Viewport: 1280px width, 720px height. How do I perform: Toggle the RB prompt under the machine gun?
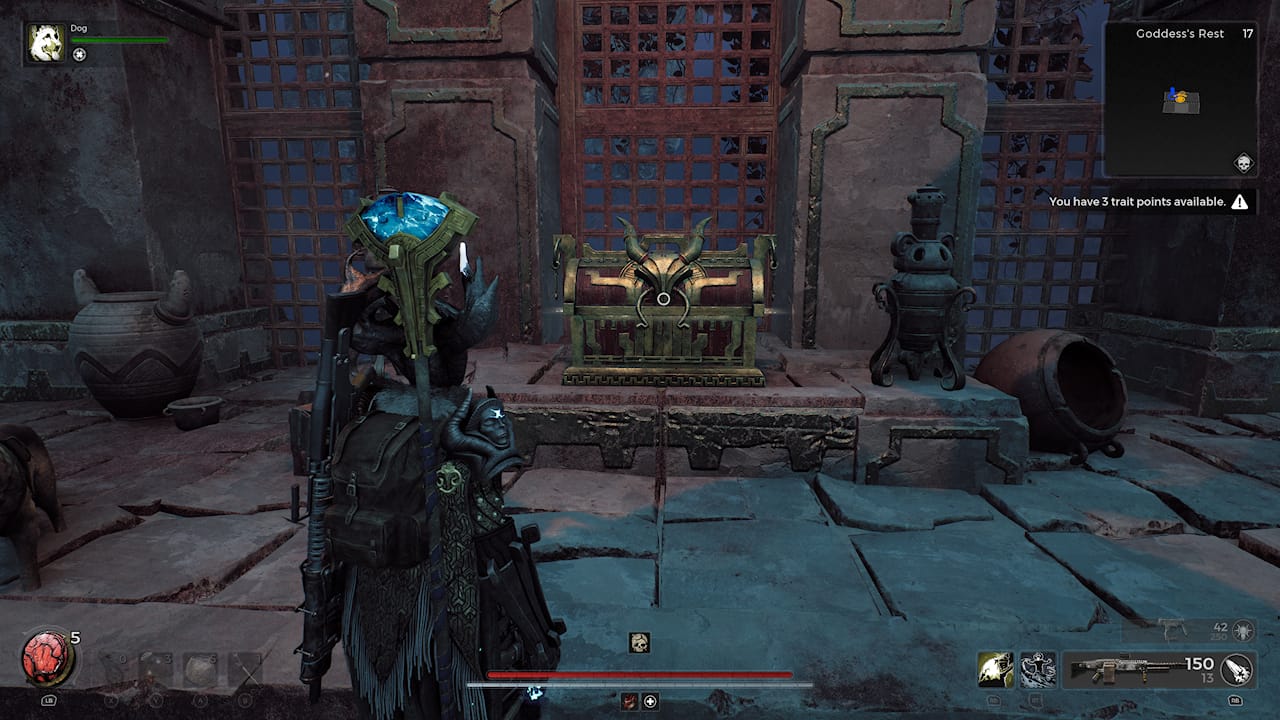point(1234,700)
